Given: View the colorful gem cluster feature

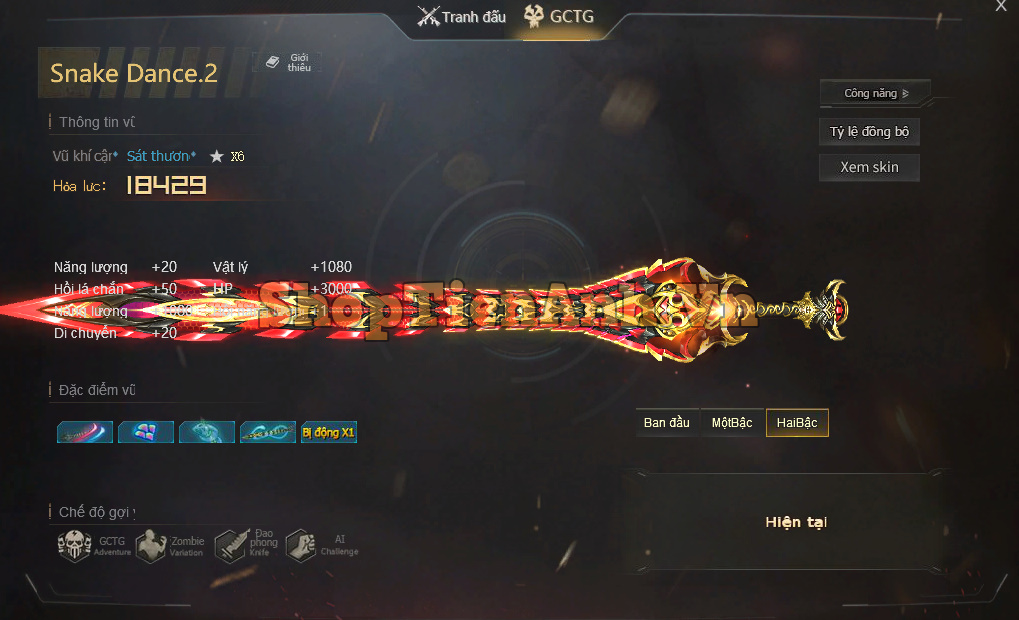Looking at the screenshot, I should point(146,432).
